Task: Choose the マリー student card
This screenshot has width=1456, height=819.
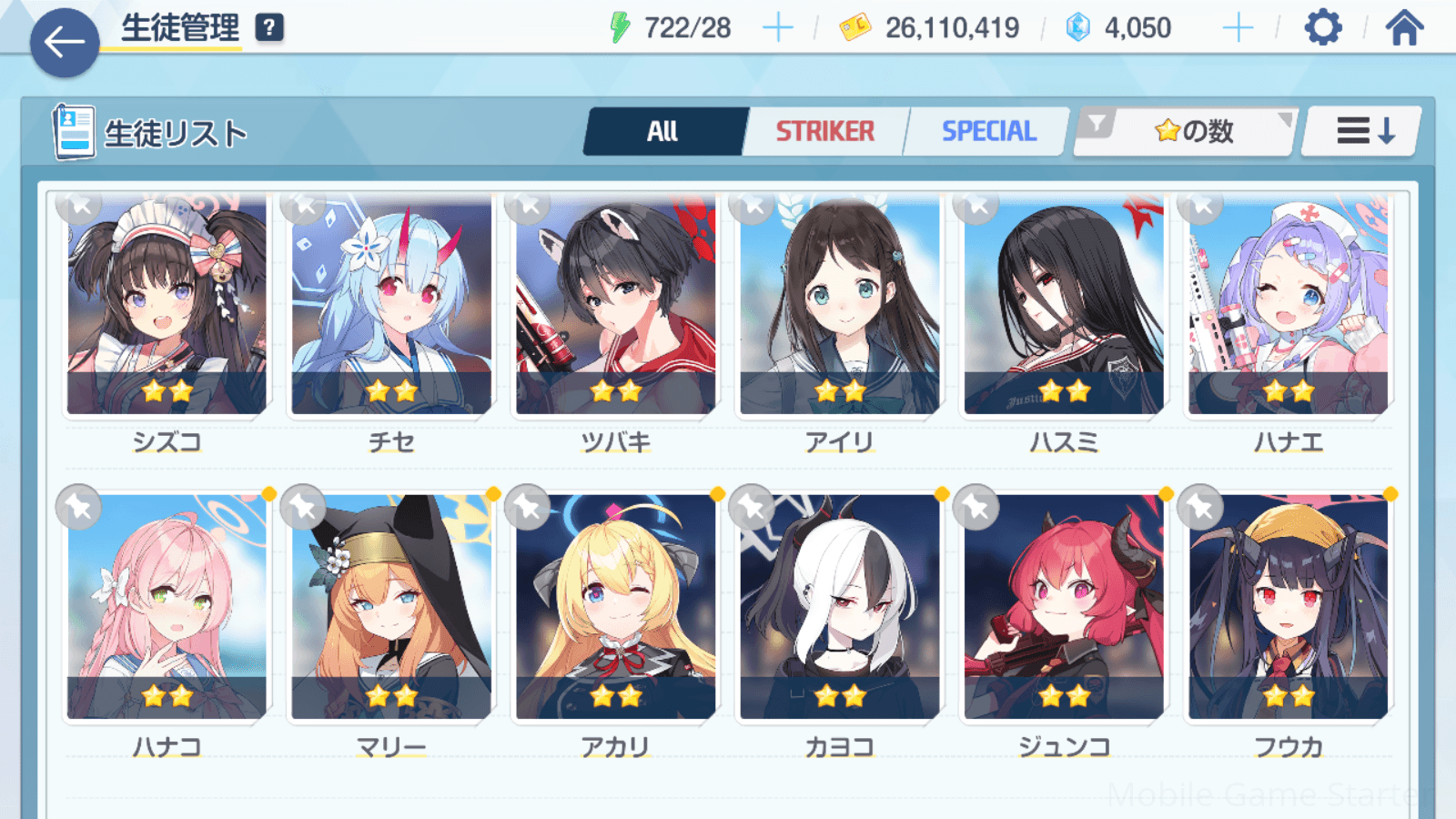Action: click(391, 608)
